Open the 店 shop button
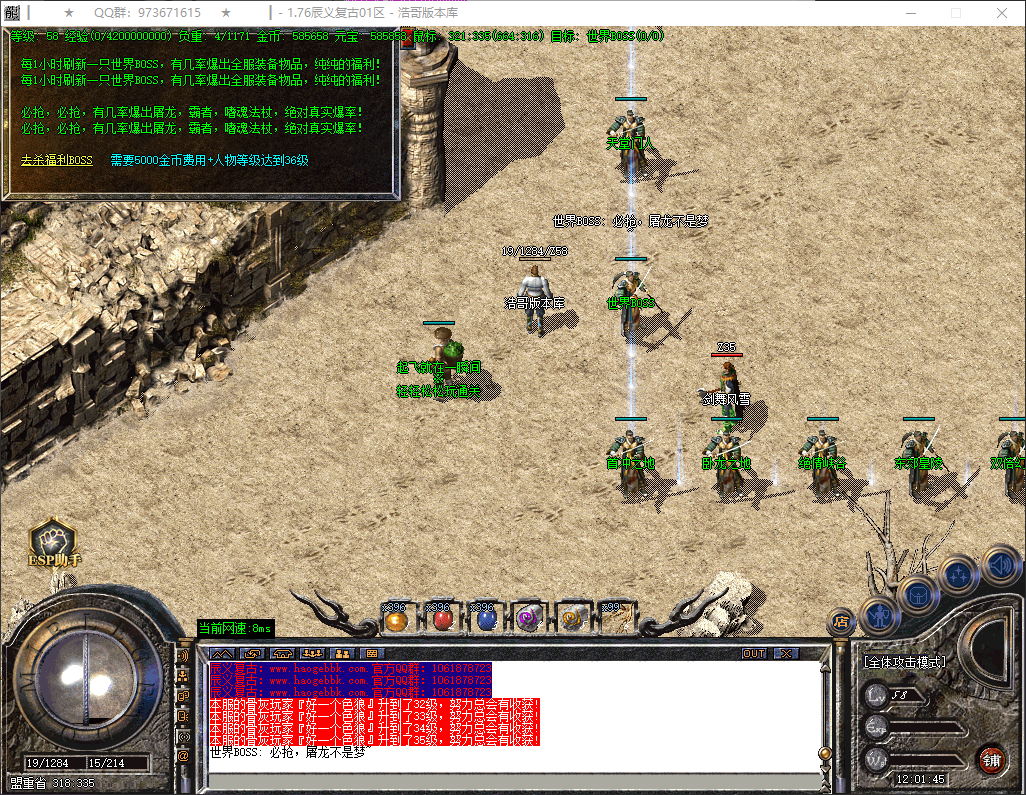The width and height of the screenshot is (1026, 795). (x=841, y=622)
